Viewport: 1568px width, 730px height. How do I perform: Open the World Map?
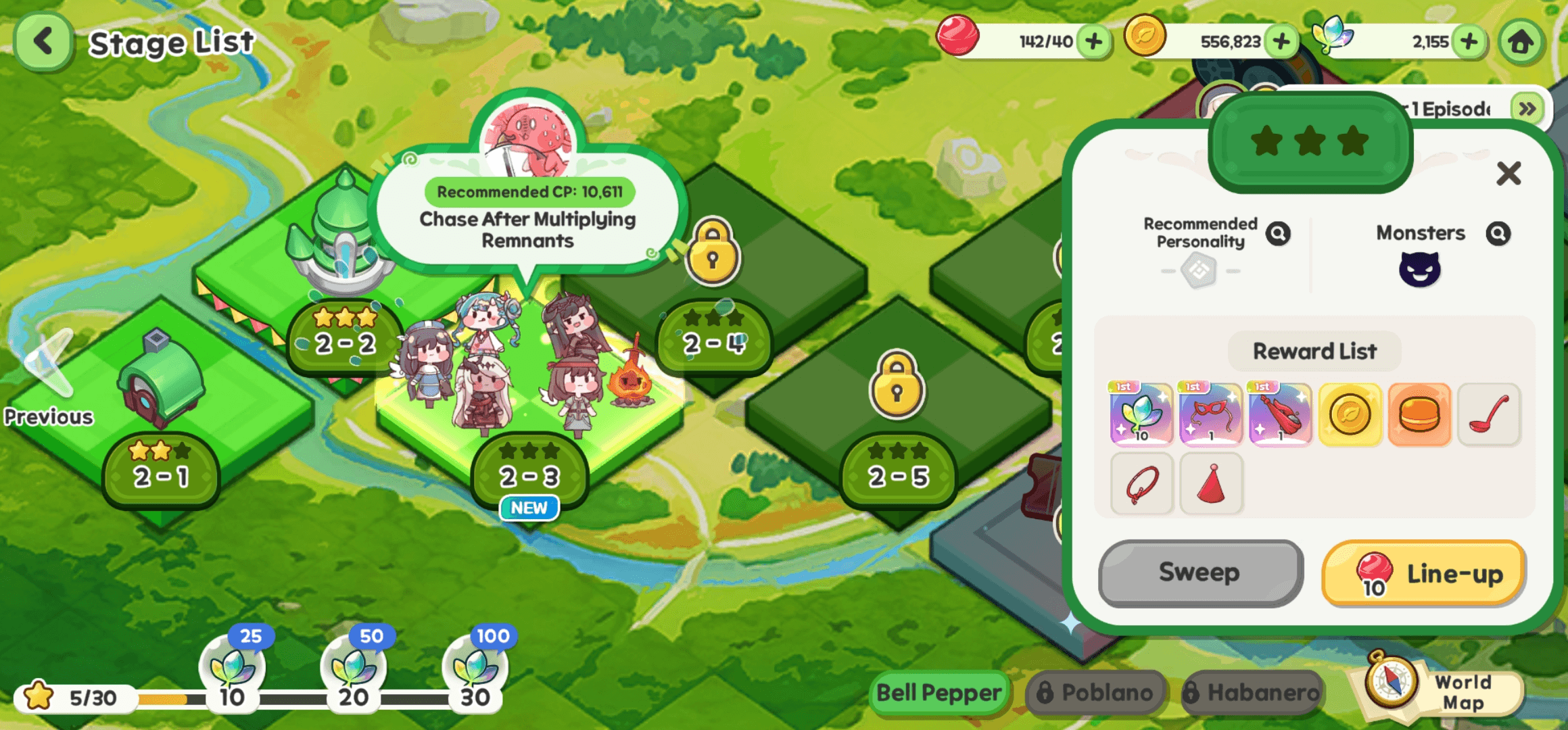[1440, 691]
